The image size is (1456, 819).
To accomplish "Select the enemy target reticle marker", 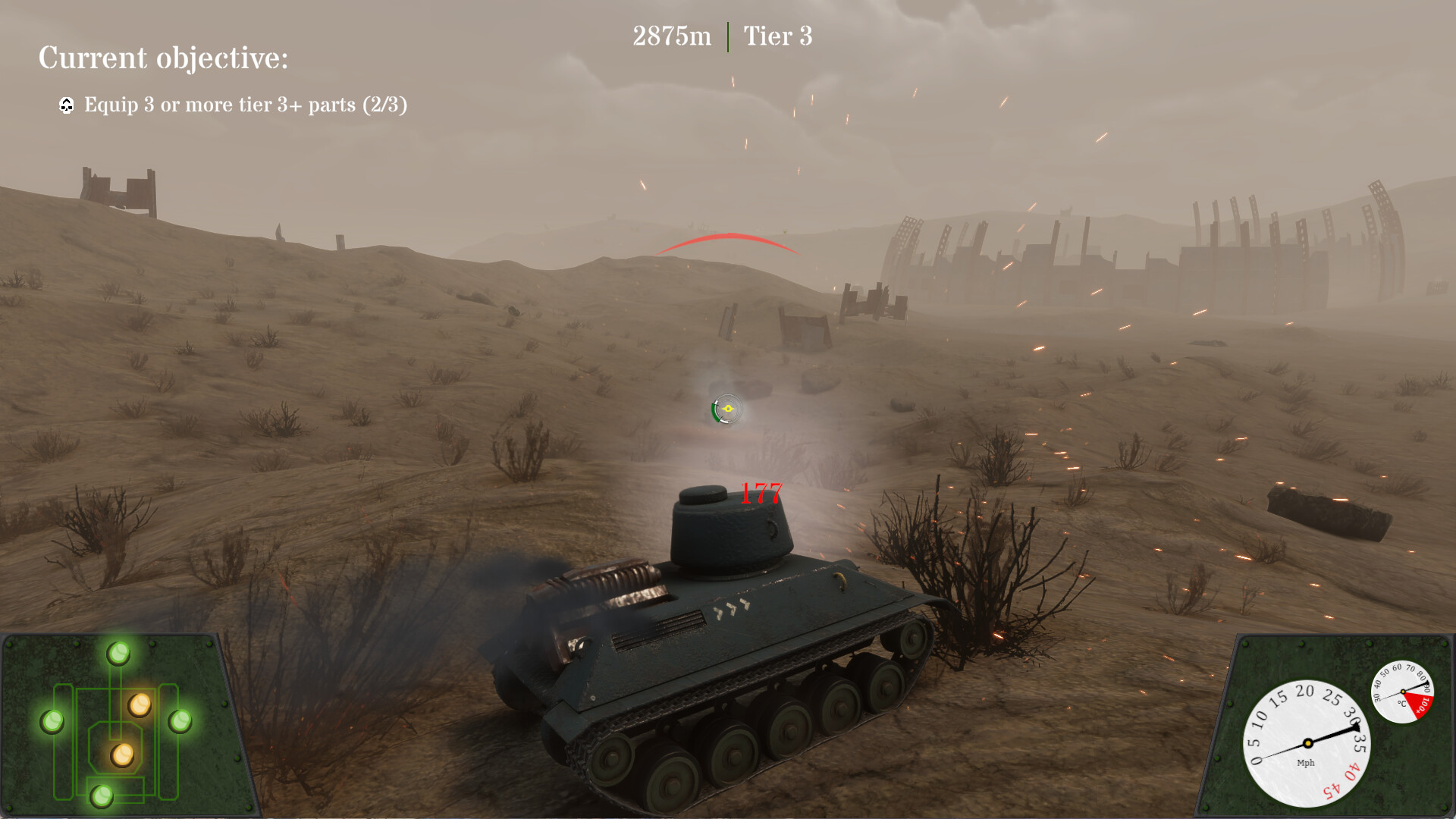I will pos(726,408).
